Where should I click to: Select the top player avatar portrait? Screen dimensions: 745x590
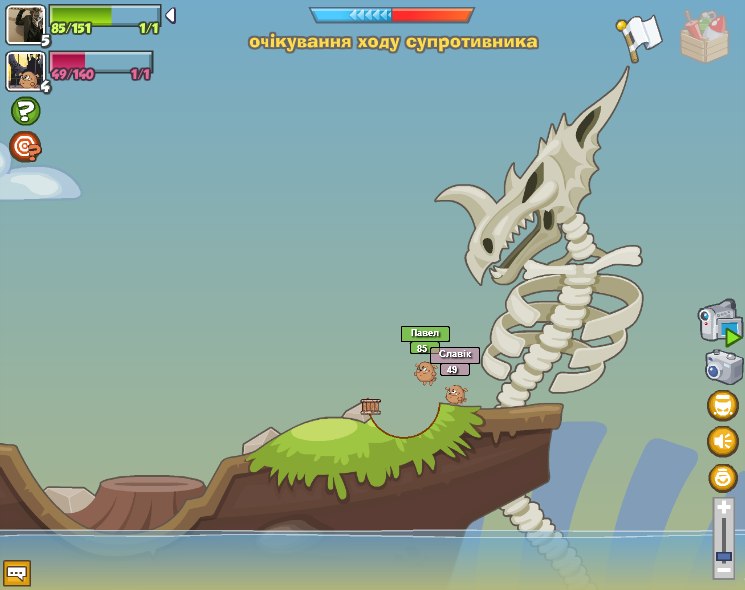pyautogui.click(x=24, y=24)
